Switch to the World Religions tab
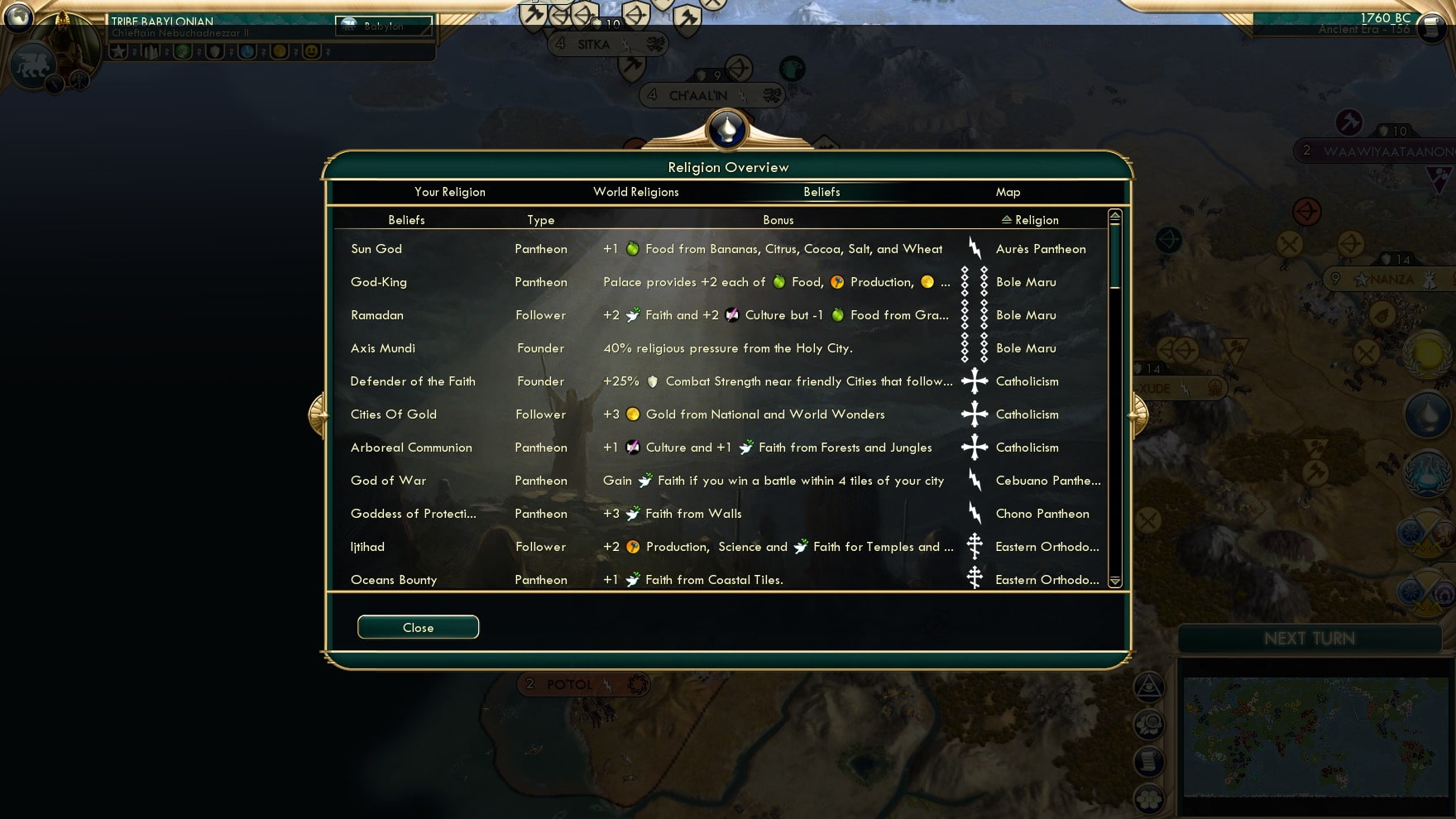Screen dimensions: 1456x819 tap(635, 192)
